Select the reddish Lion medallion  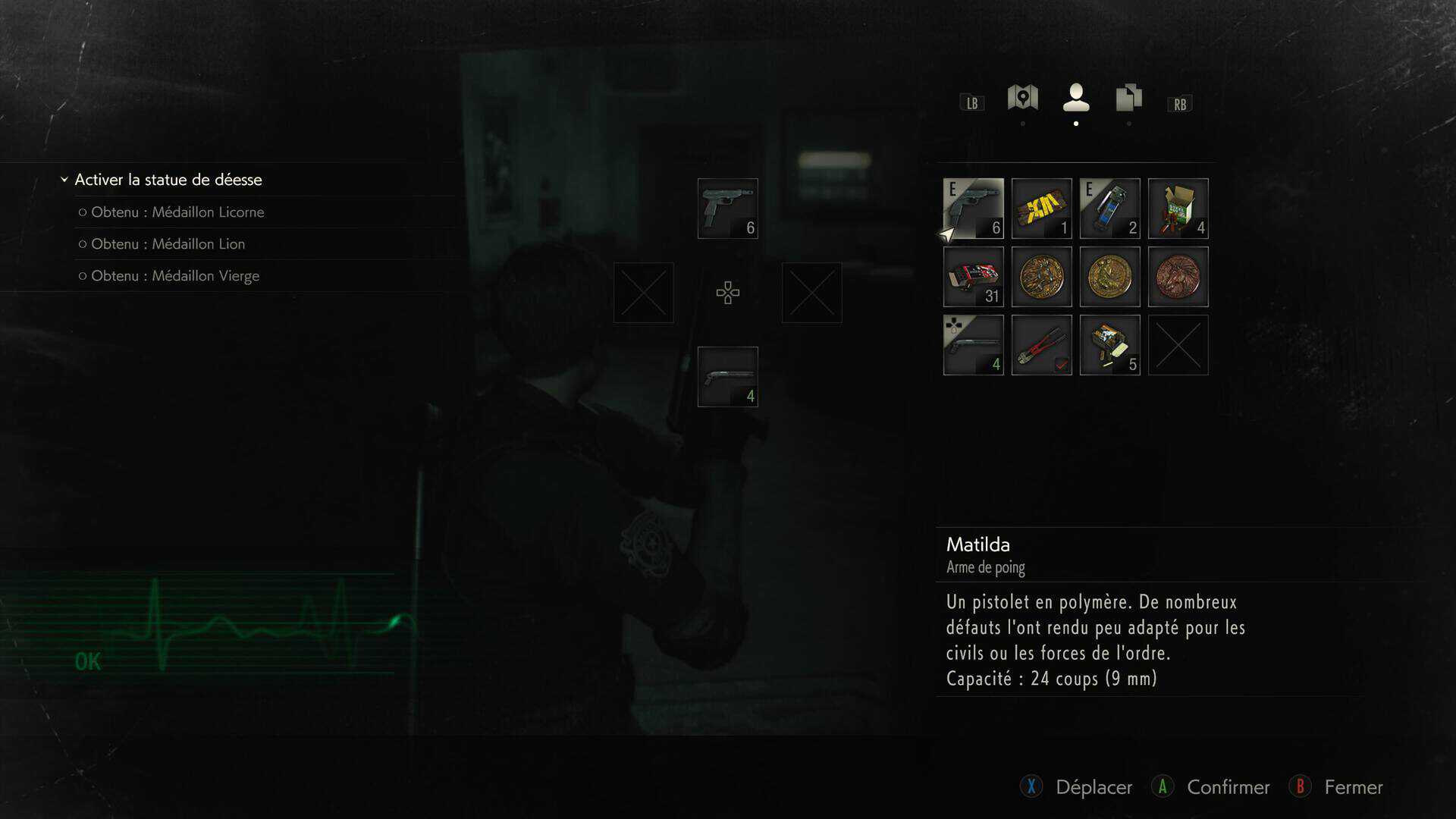click(1178, 277)
